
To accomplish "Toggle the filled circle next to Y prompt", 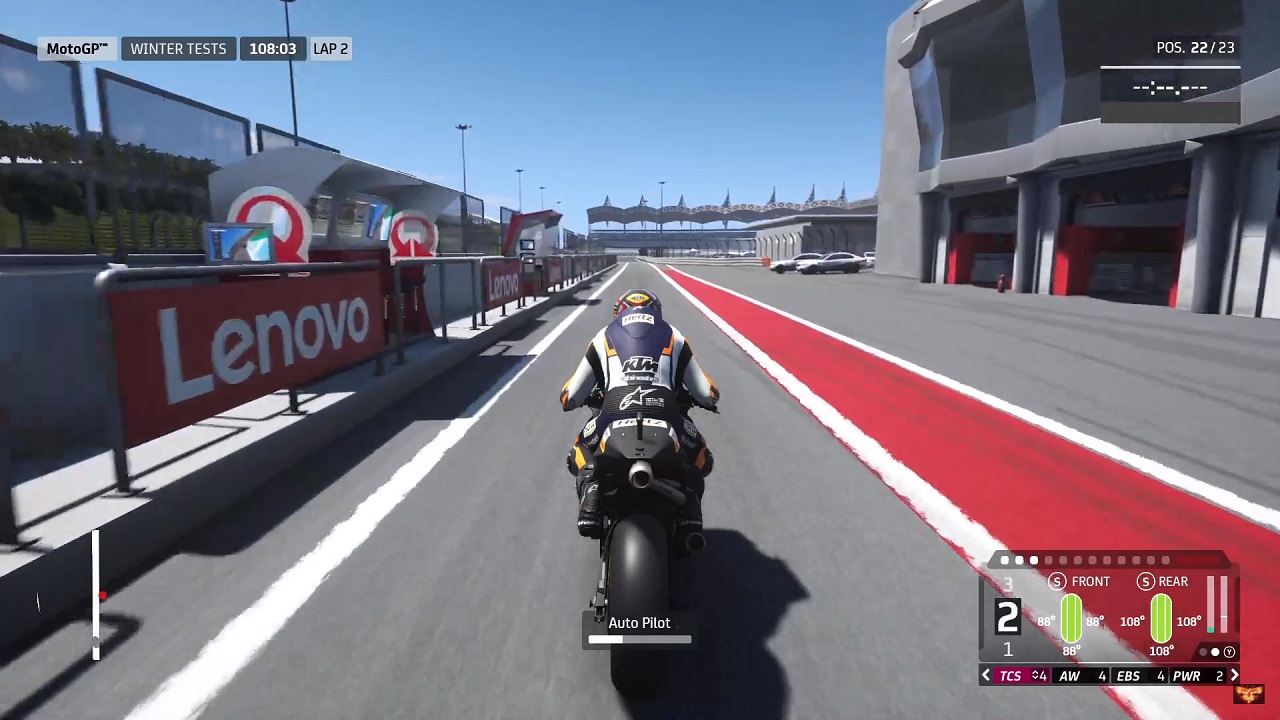I will tap(1213, 651).
